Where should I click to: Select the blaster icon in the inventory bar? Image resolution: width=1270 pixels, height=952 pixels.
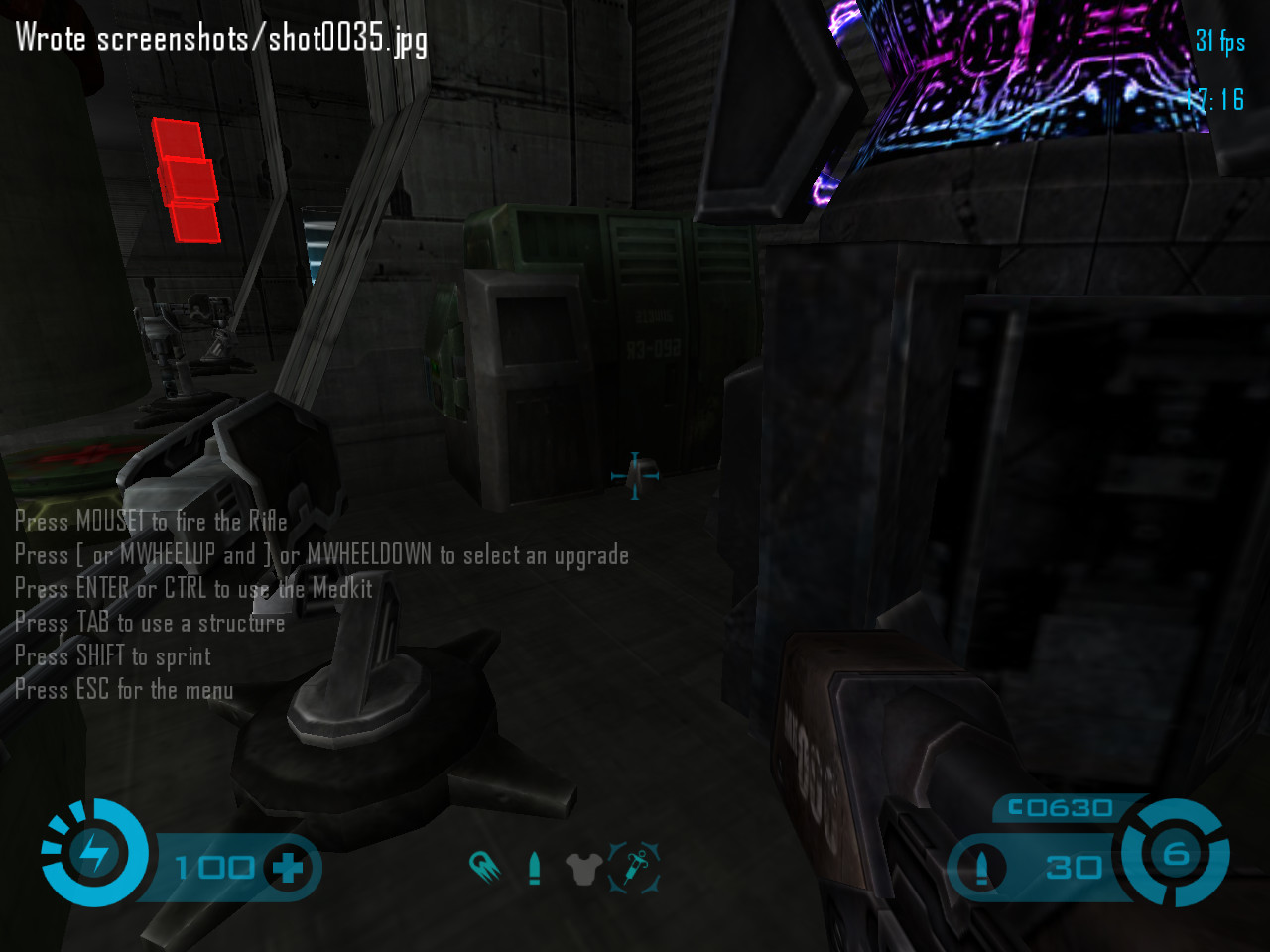tap(484, 867)
